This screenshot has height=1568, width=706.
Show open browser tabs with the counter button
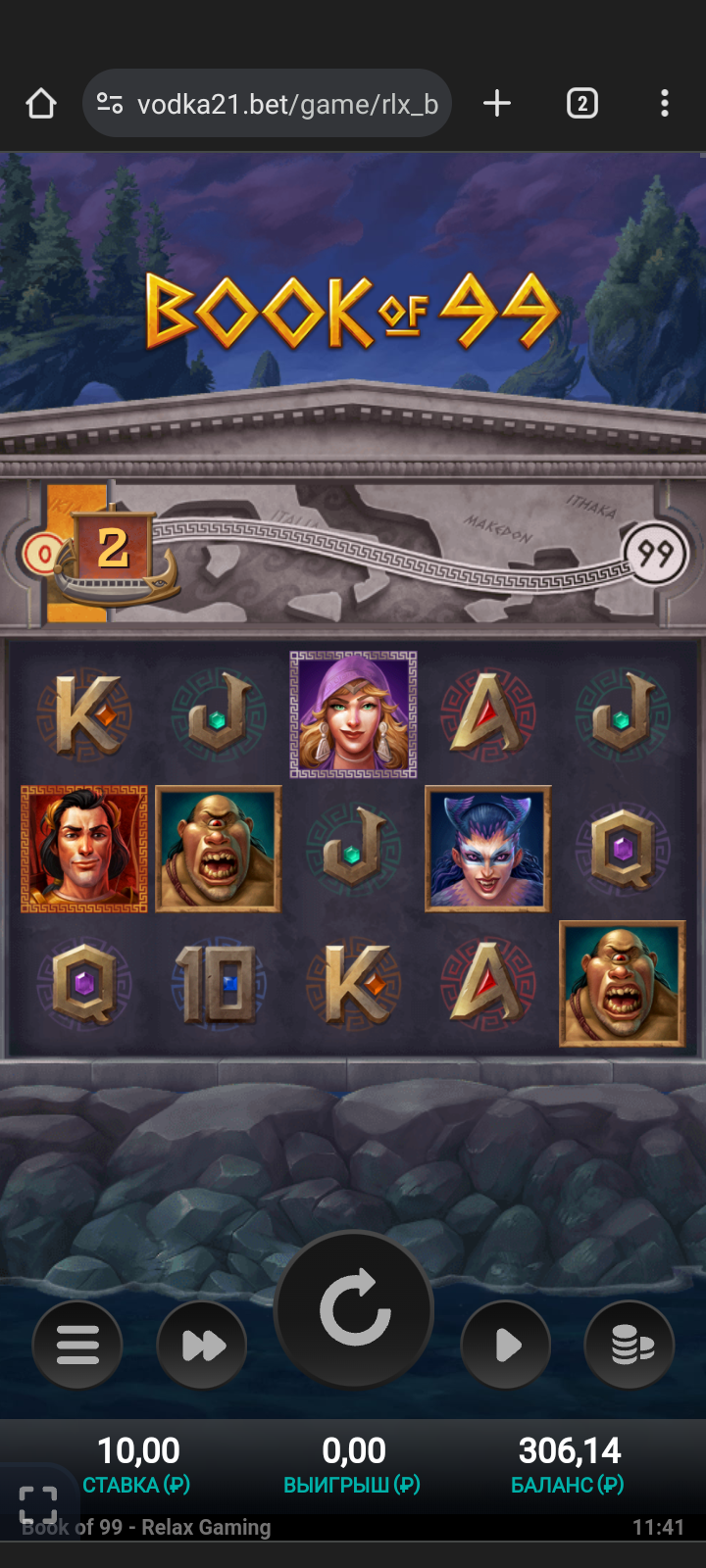(x=581, y=104)
